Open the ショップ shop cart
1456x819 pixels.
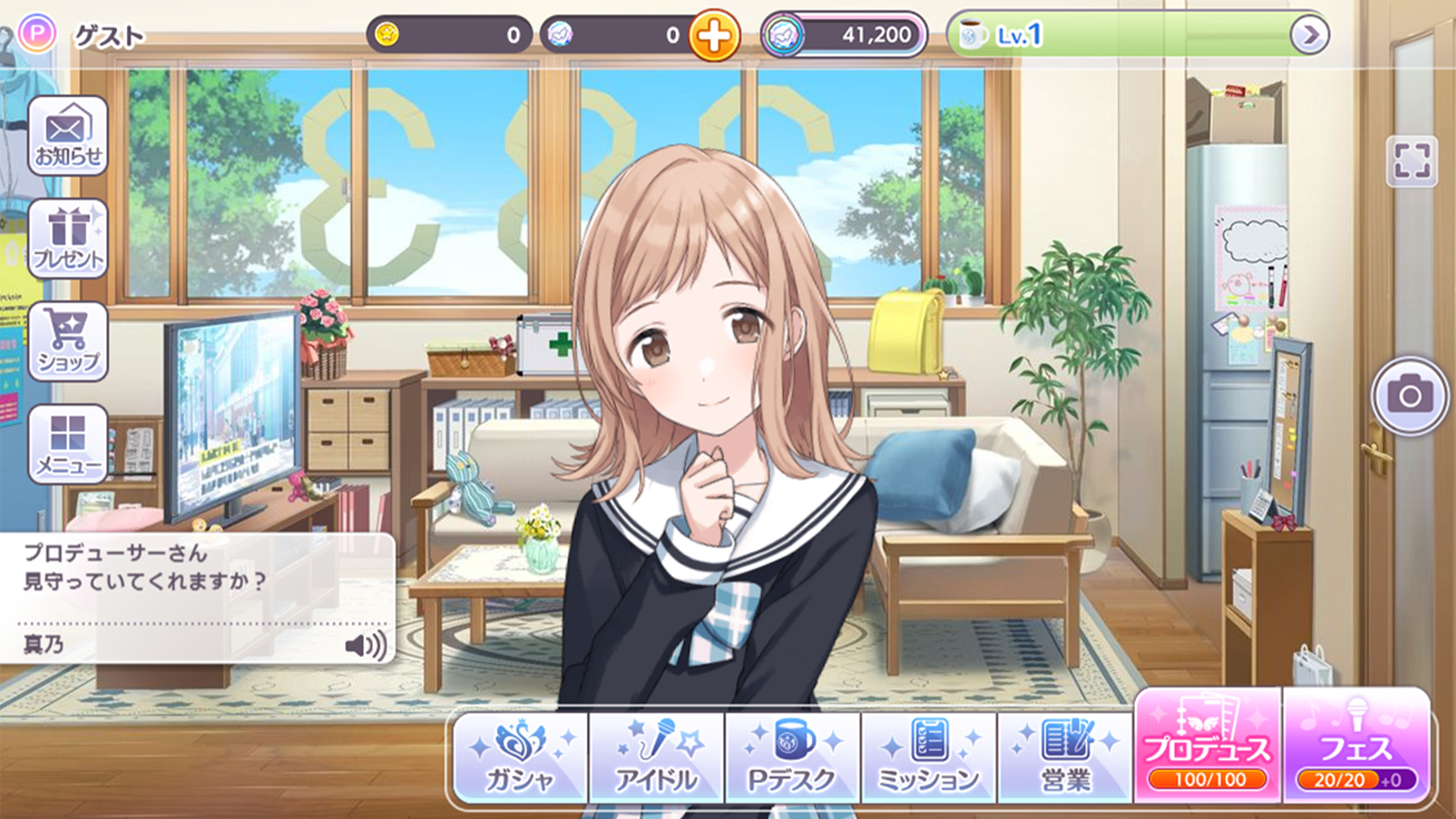(x=69, y=340)
